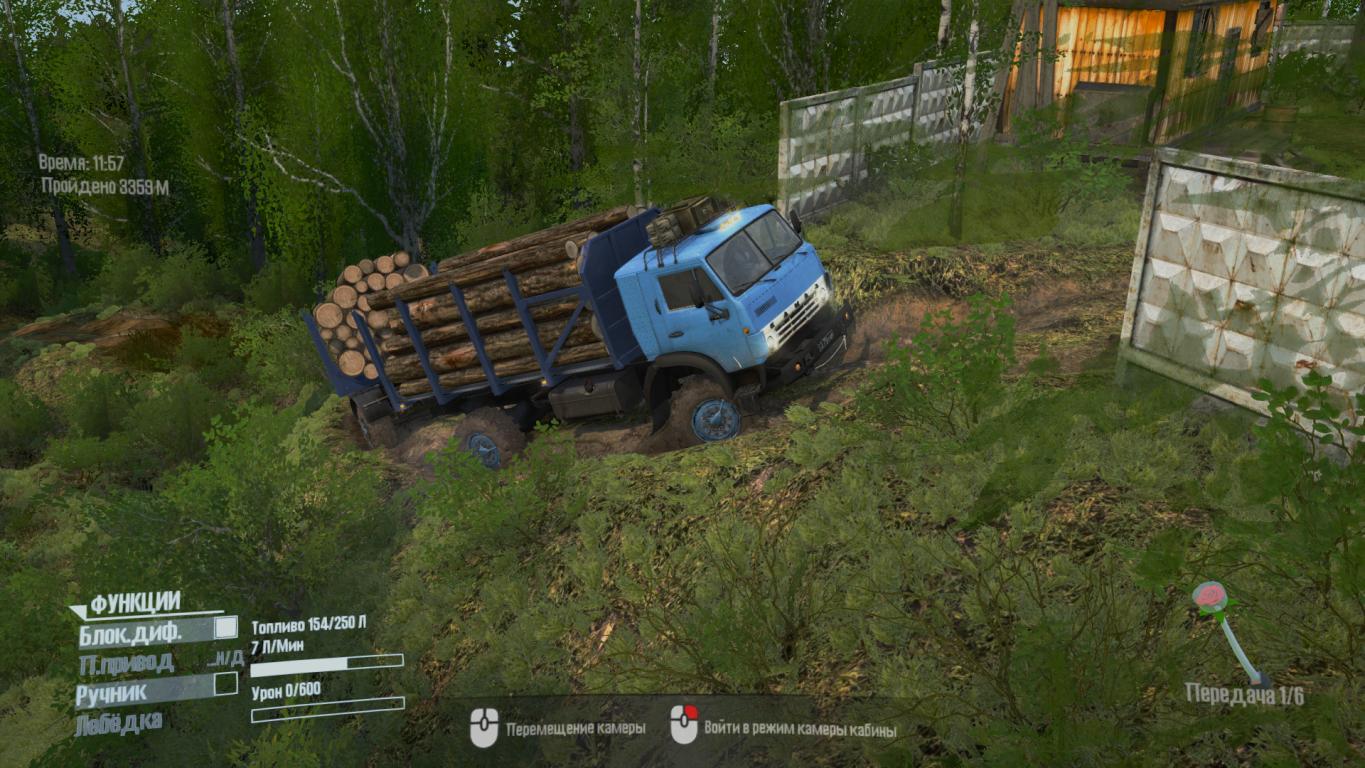This screenshot has height=768, width=1365.
Task: Click the ФУНКЦИИ functions panel header
Action: (x=135, y=603)
